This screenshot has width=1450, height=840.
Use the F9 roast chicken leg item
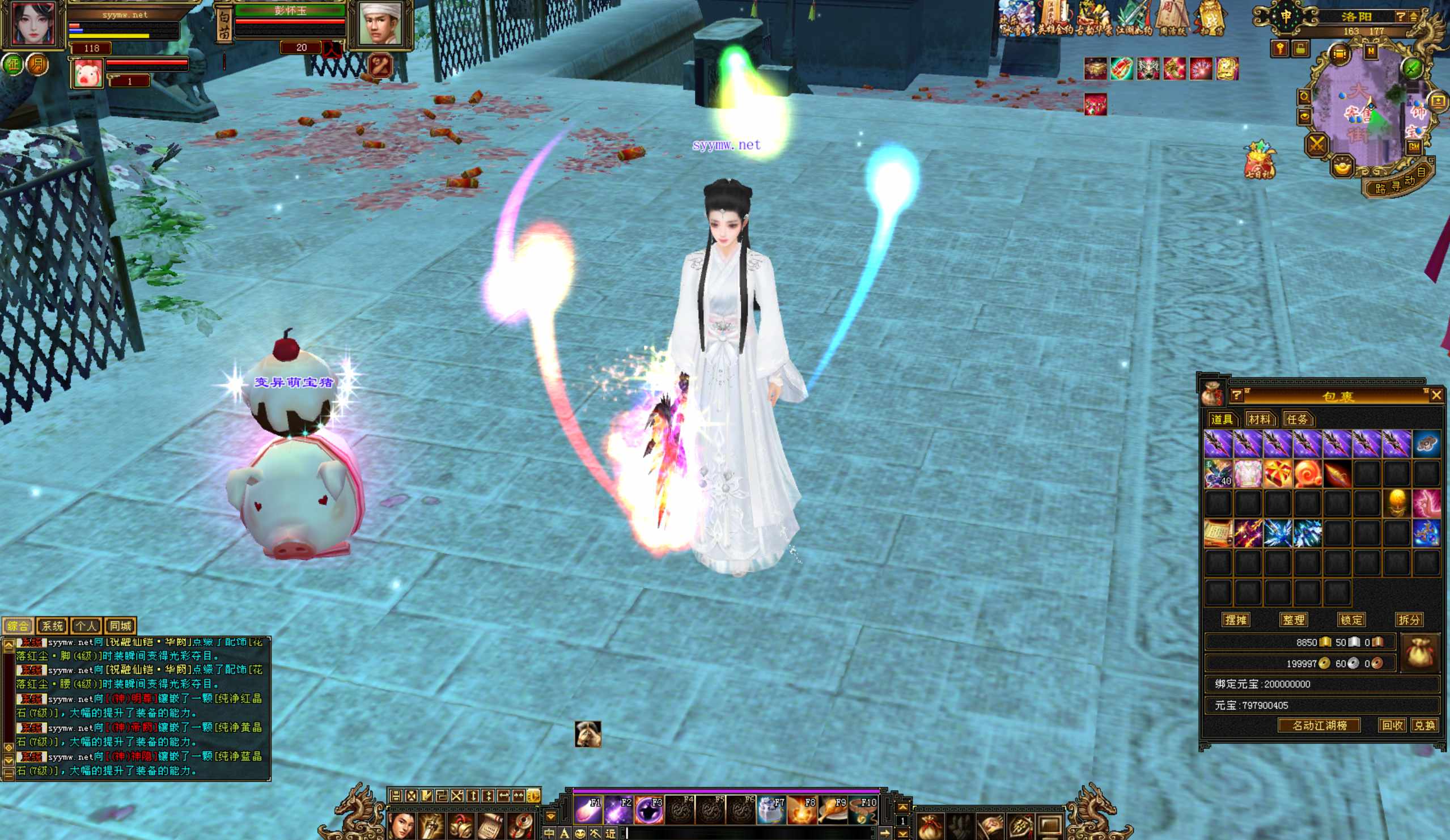tap(833, 810)
